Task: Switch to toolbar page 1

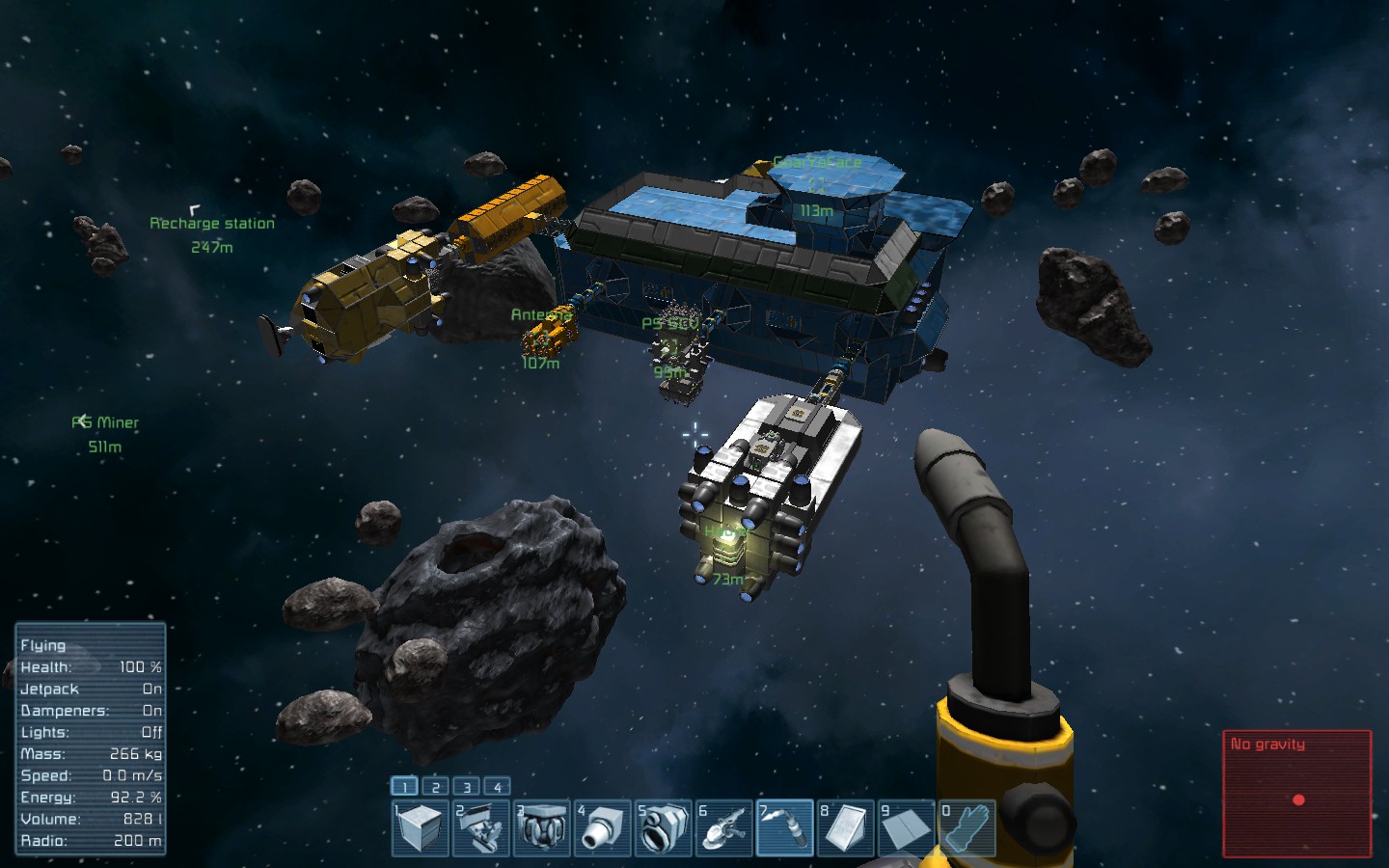Action: click(405, 787)
